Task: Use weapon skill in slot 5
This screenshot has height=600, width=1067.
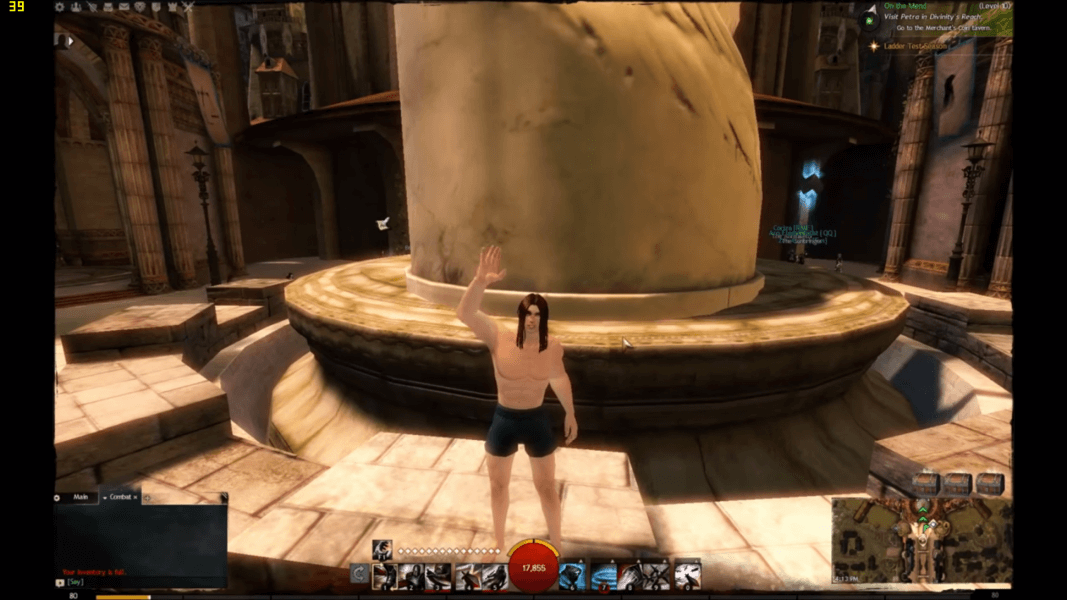Action: tap(494, 576)
